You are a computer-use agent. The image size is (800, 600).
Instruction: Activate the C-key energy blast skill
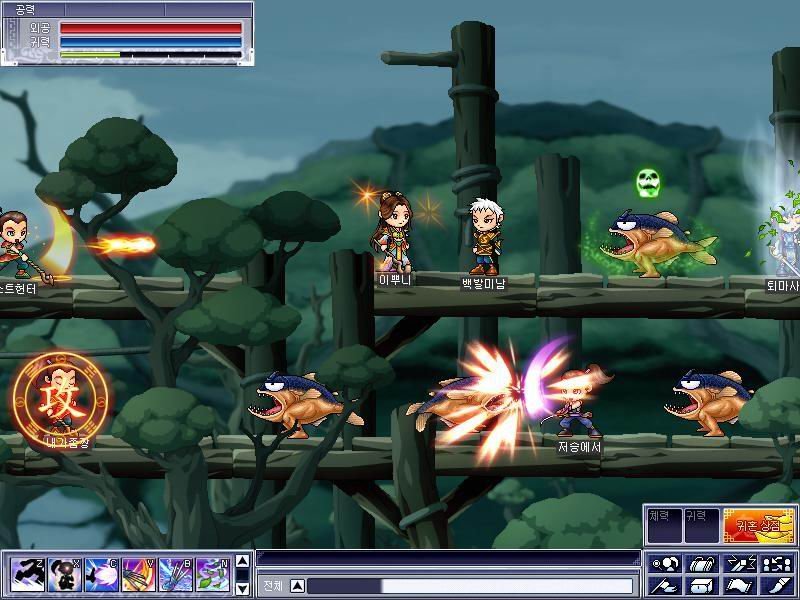pyautogui.click(x=102, y=575)
